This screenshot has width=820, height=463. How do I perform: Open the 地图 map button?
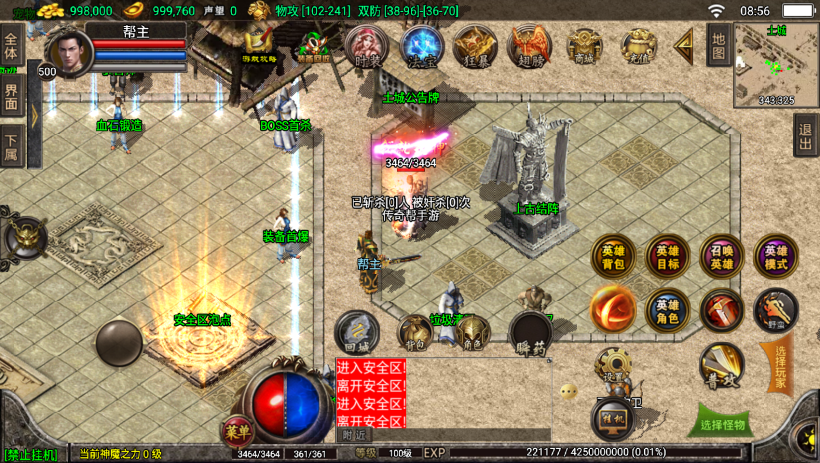(717, 45)
